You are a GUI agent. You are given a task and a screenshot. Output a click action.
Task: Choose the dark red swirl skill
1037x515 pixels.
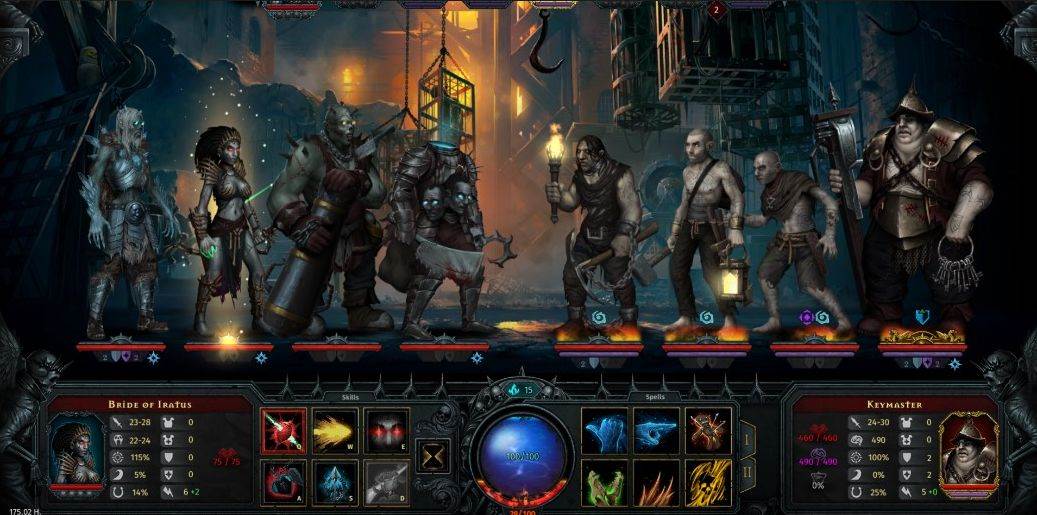click(x=284, y=482)
